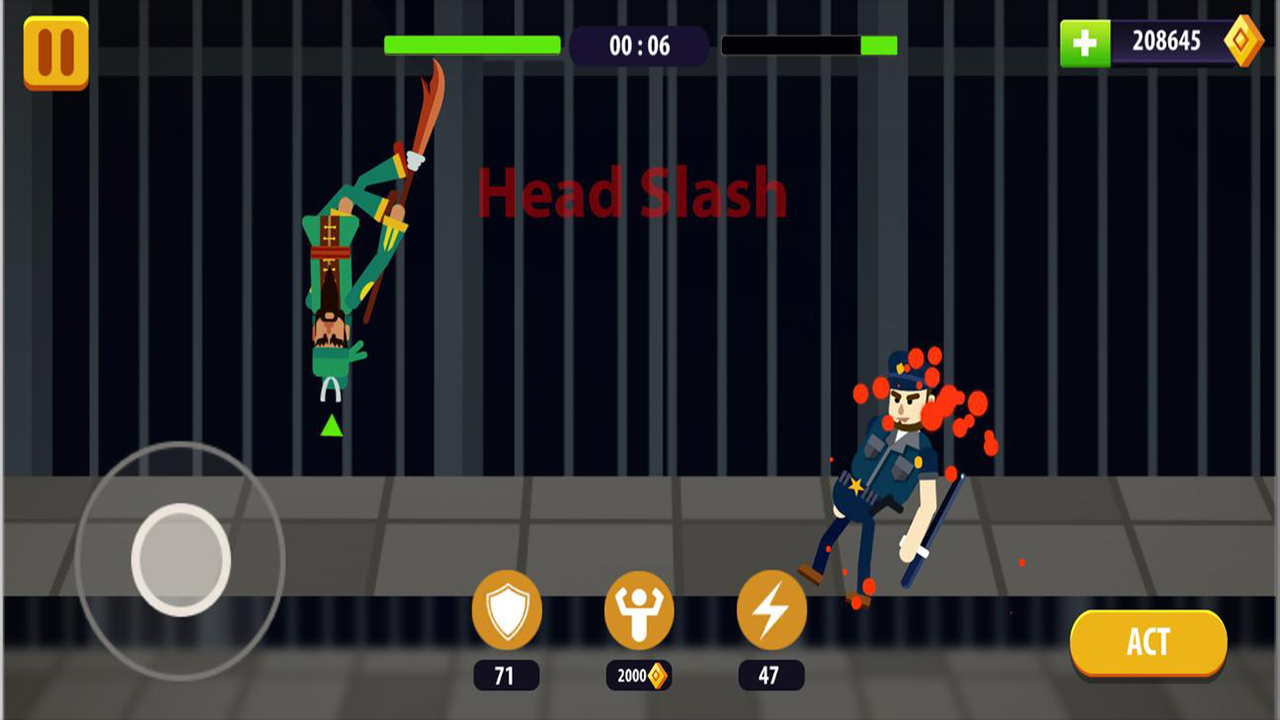The width and height of the screenshot is (1280, 720).
Task: Select the lightning count badge showing 47
Action: click(x=770, y=677)
